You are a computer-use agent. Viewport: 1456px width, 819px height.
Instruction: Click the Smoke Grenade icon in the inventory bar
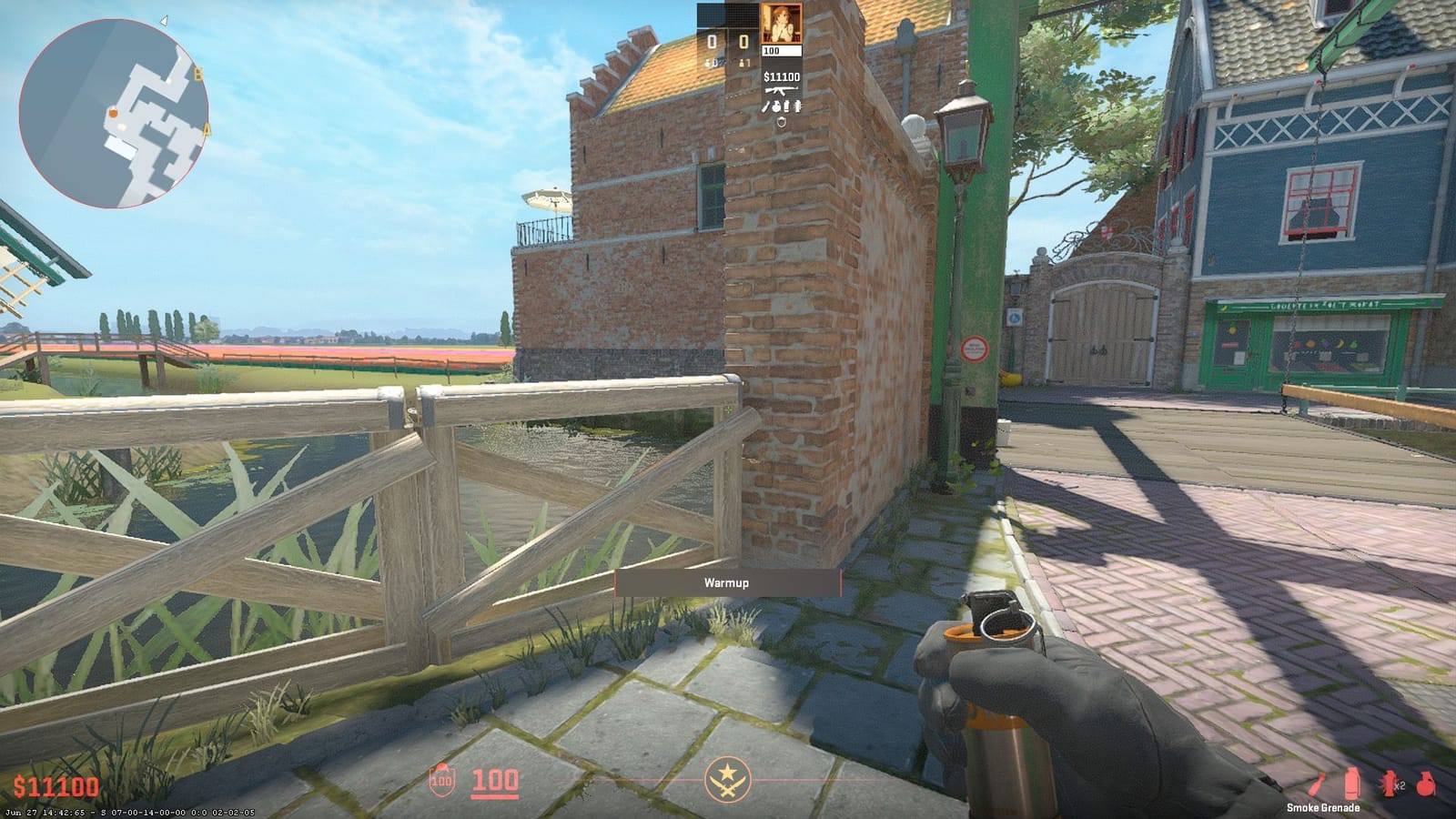coord(1351,783)
